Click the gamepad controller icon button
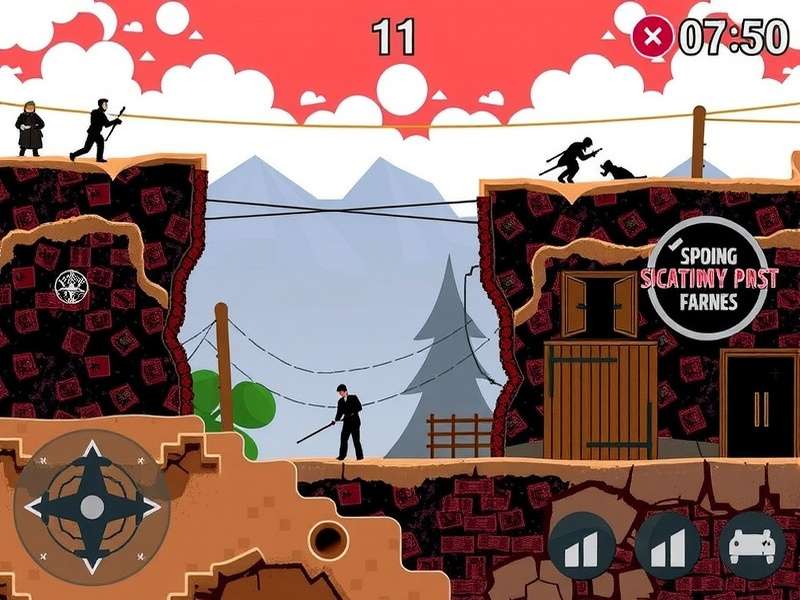This screenshot has height=600, width=800. [752, 546]
